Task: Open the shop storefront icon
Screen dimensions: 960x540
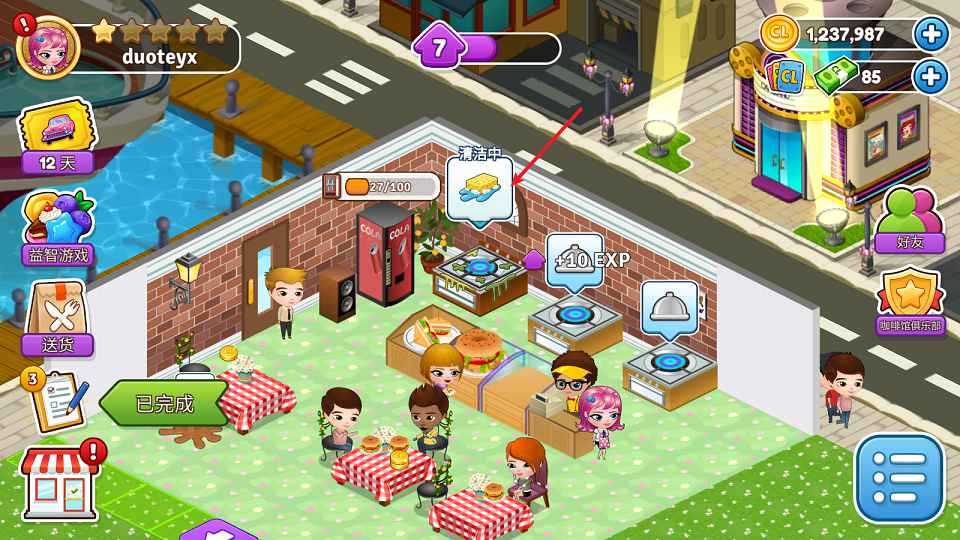Action: click(x=61, y=482)
